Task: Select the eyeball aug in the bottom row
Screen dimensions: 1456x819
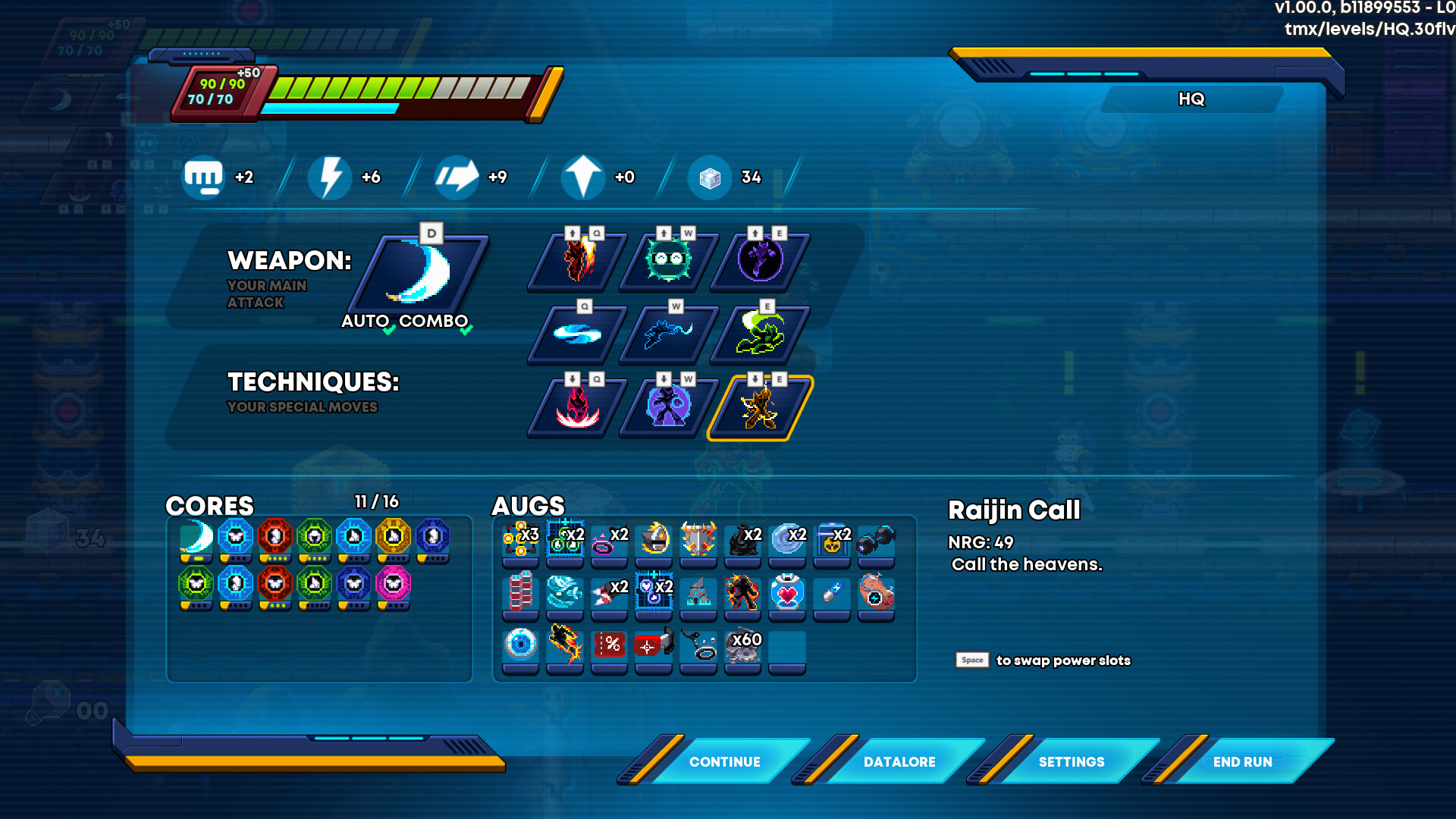Action: 520,645
